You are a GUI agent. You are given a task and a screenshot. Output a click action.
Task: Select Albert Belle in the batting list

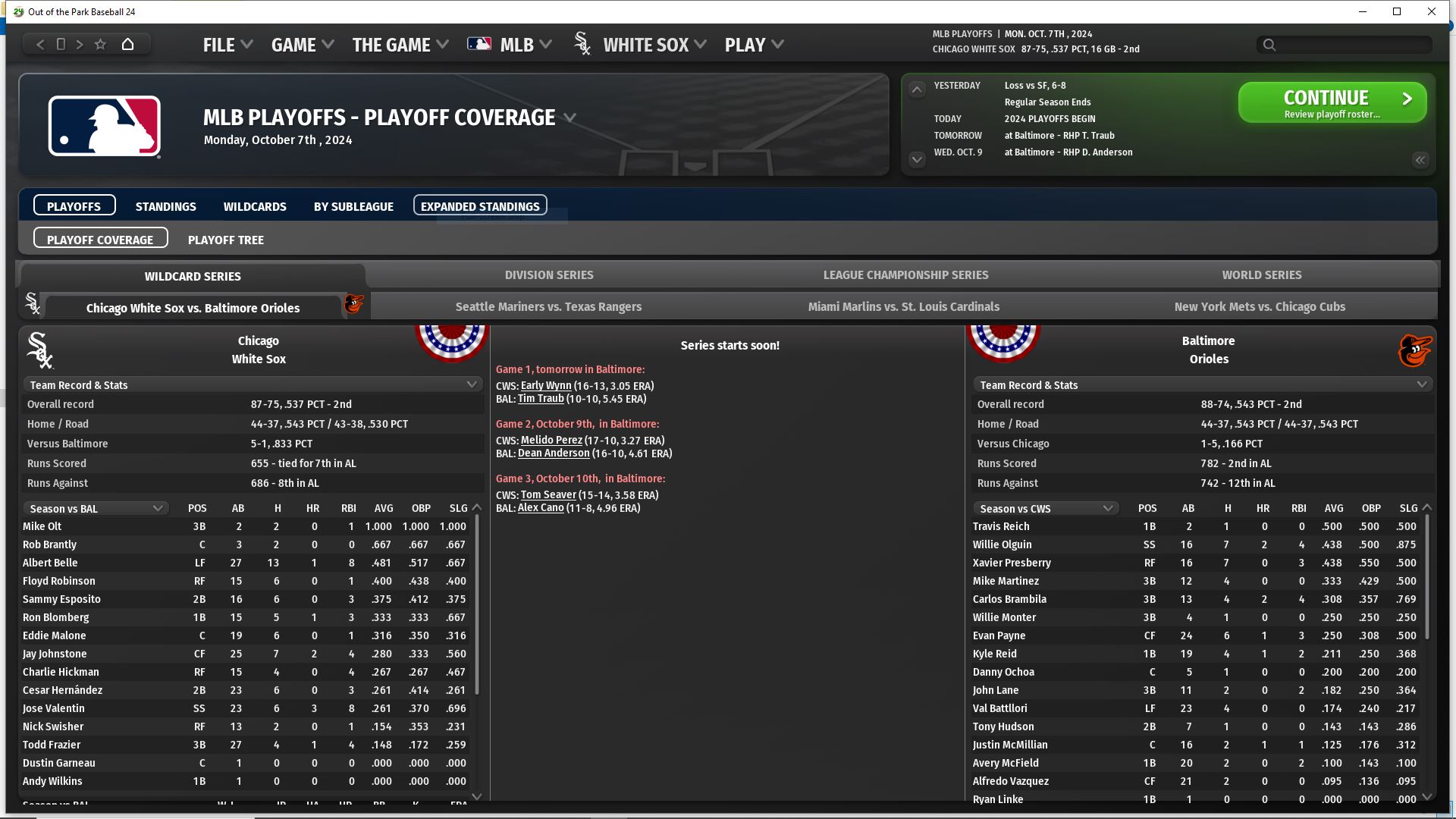(x=50, y=563)
